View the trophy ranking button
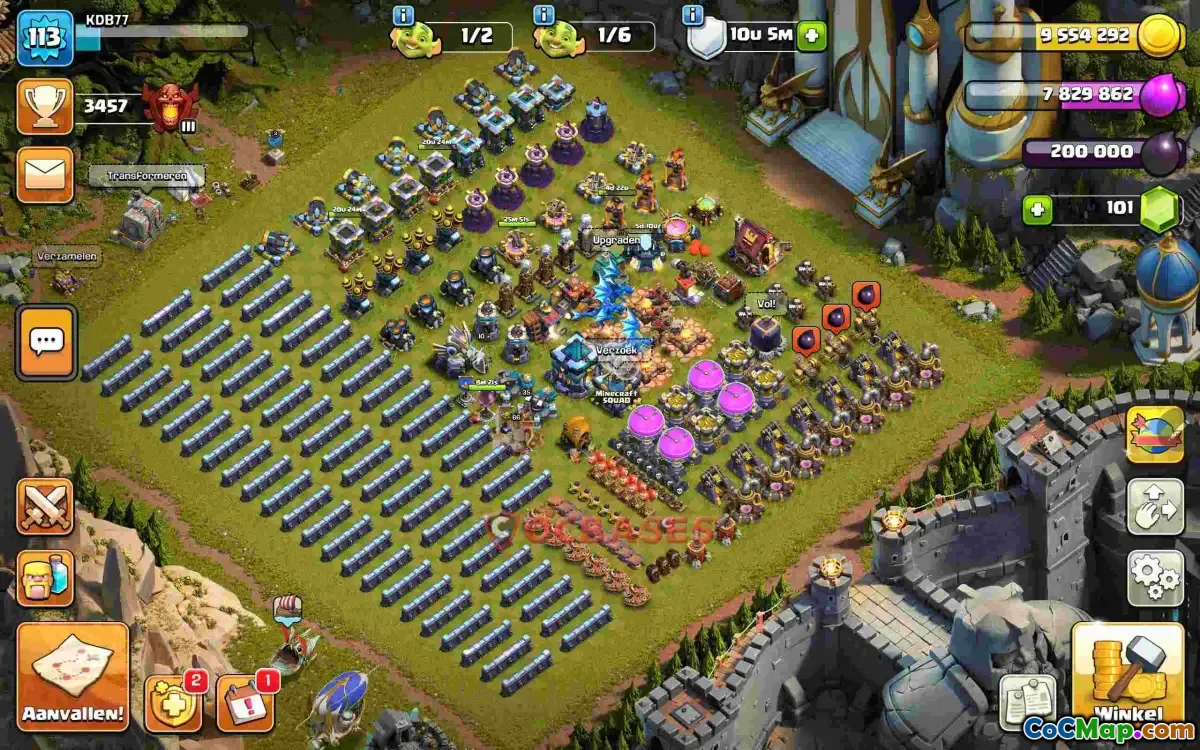Viewport: 1200px width, 750px height. tap(45, 106)
